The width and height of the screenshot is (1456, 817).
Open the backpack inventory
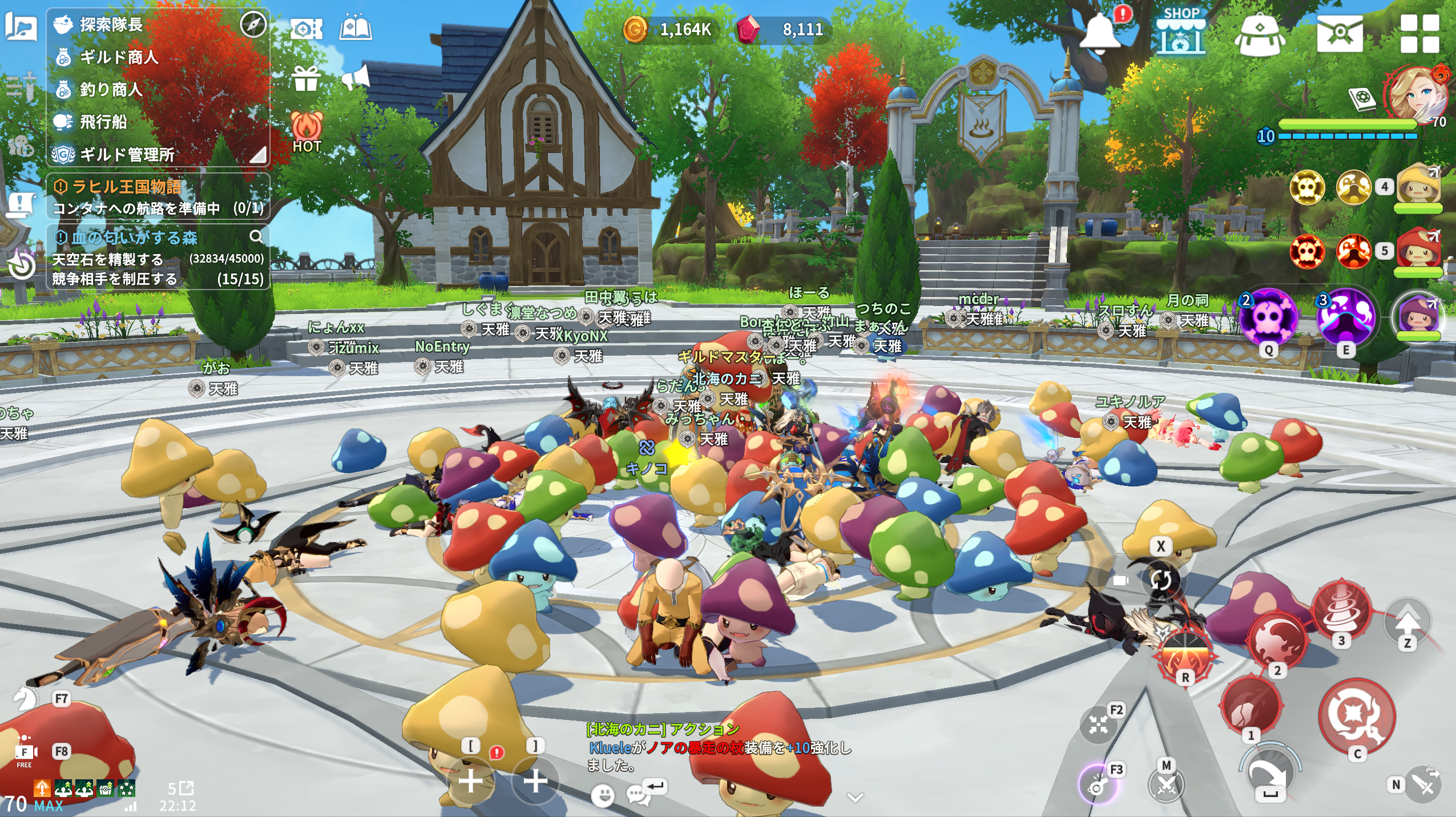[x=1260, y=34]
